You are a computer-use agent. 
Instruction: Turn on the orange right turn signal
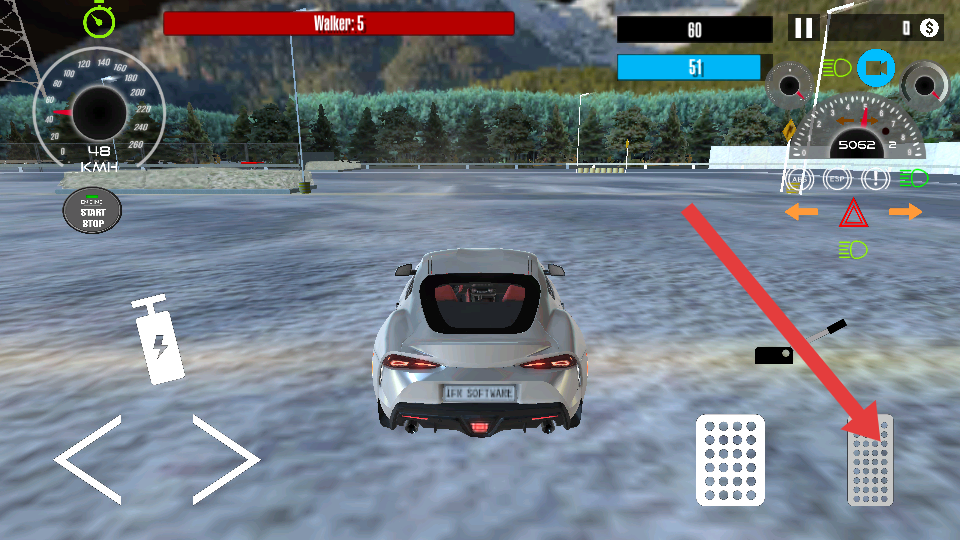[905, 212]
